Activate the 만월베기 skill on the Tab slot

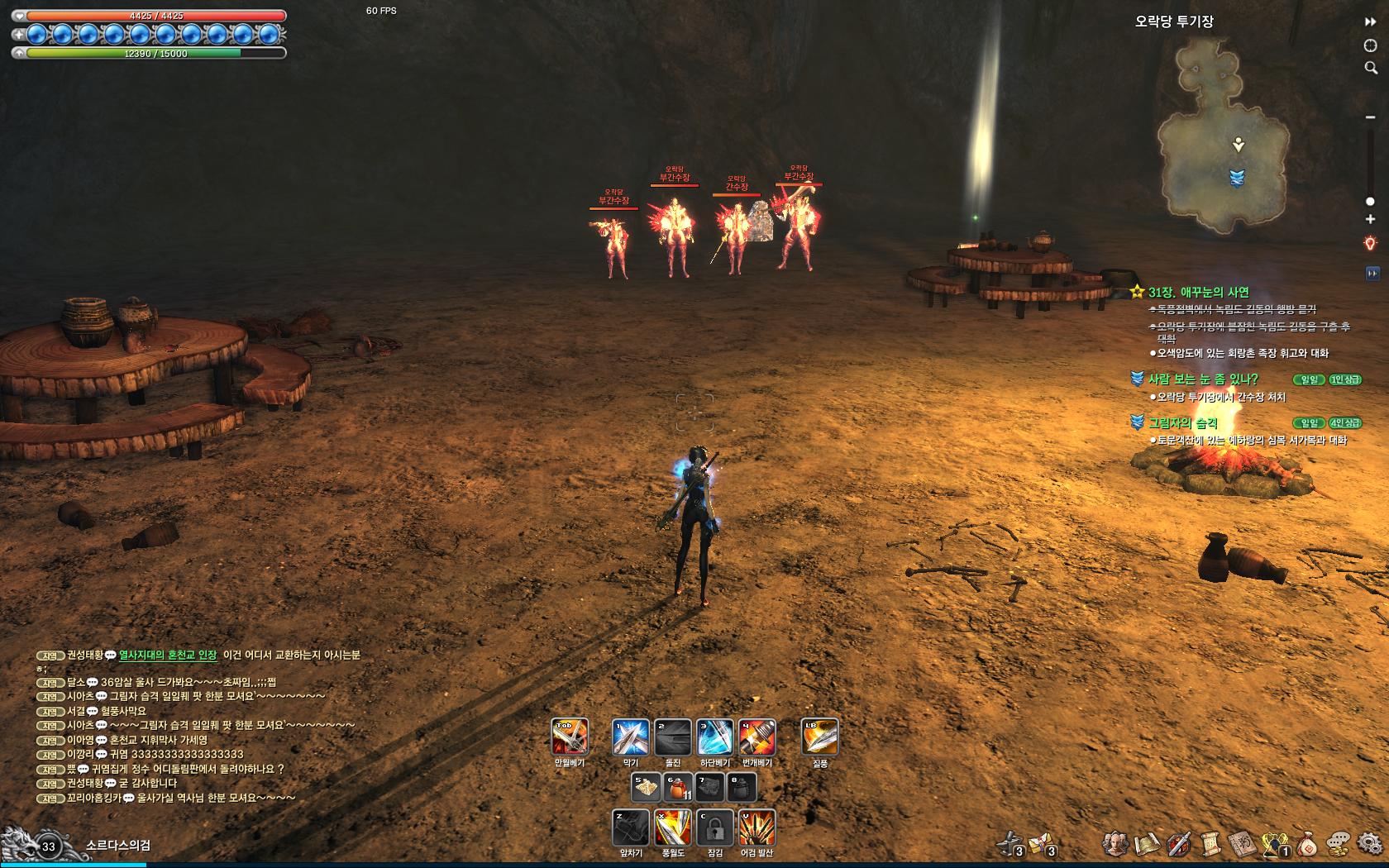tap(570, 737)
